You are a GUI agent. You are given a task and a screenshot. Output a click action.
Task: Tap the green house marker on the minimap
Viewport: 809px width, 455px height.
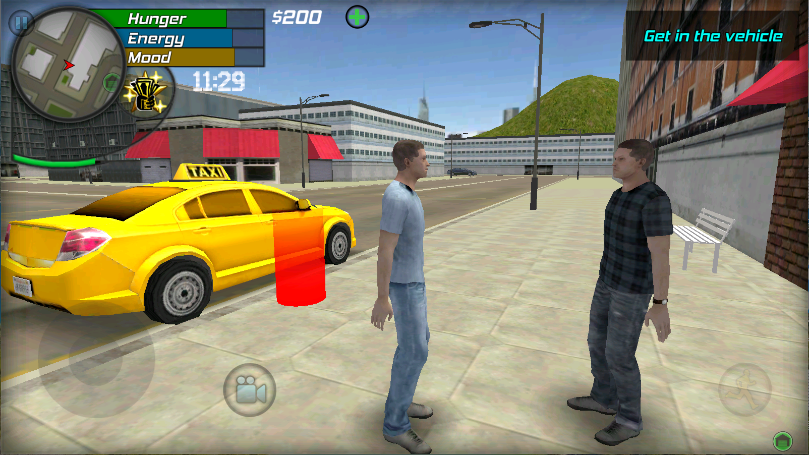point(111,81)
